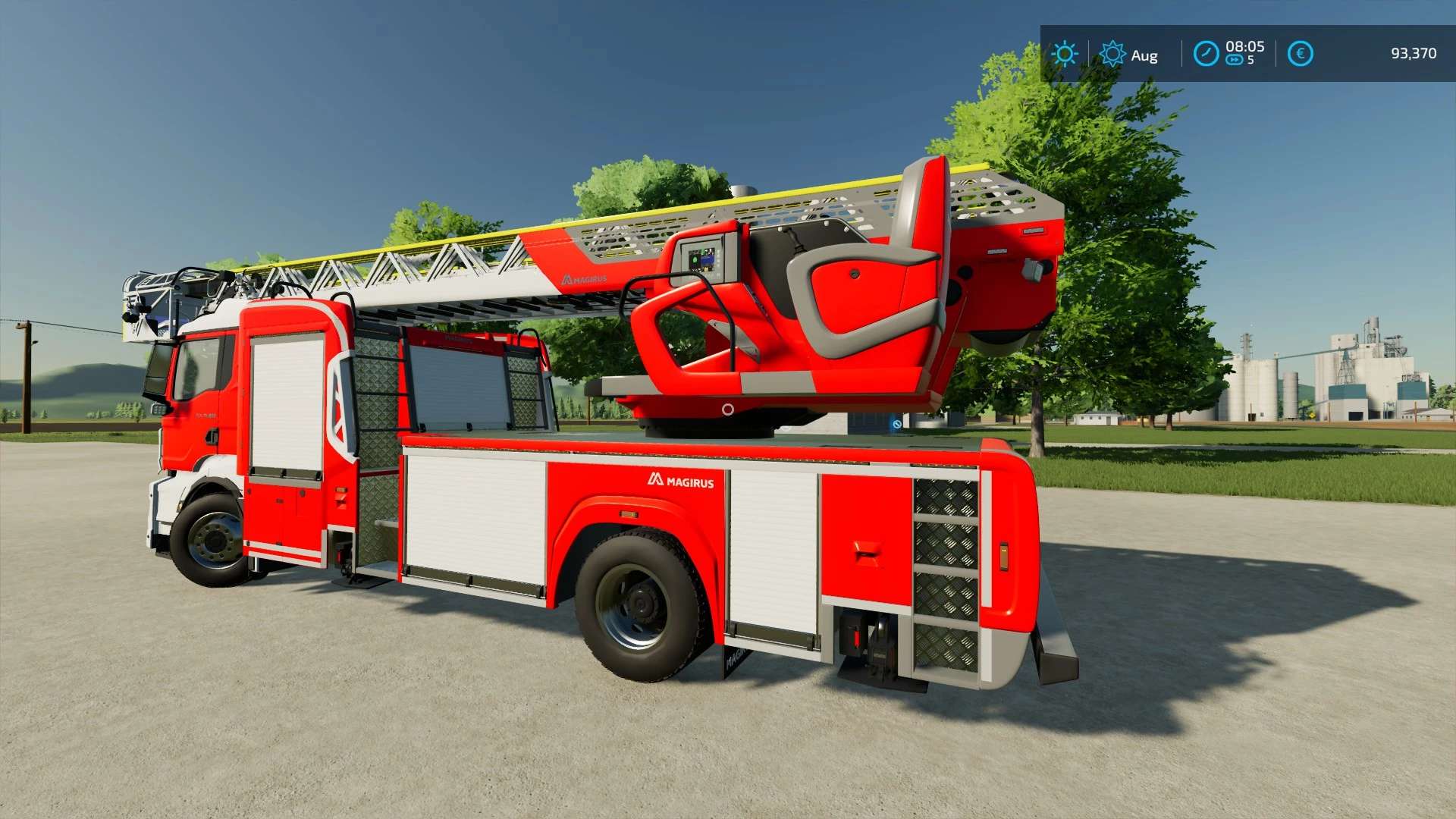Select the August season icon
Viewport: 1456px width, 819px height.
coord(1112,54)
